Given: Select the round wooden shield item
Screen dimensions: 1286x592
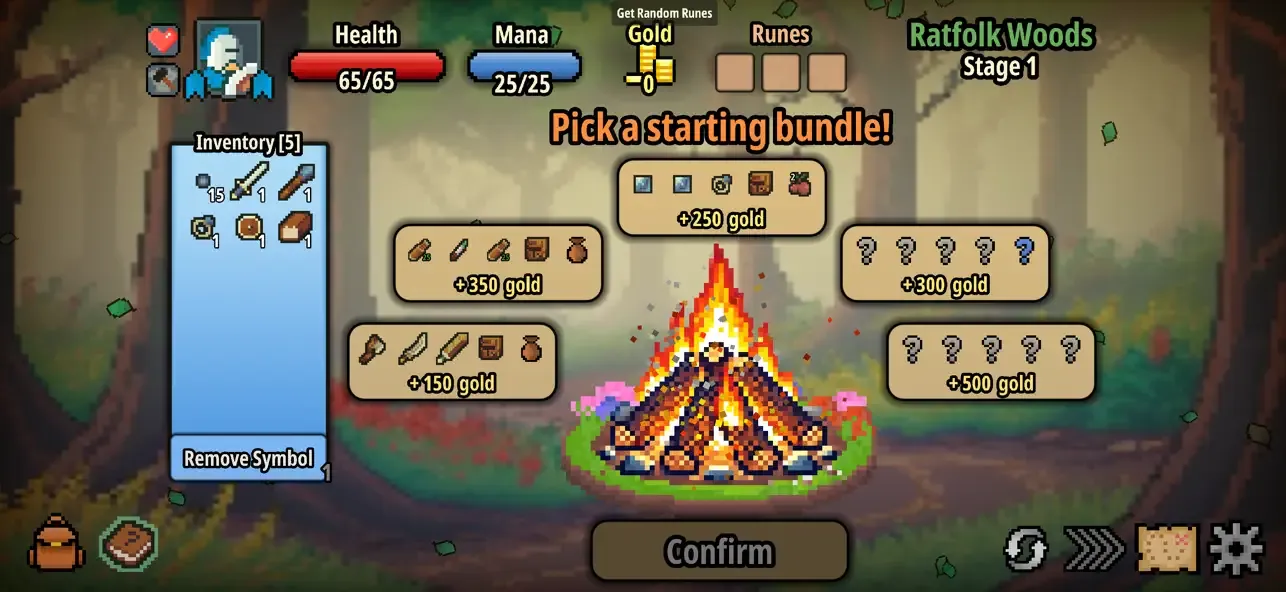Looking at the screenshot, I should click(248, 228).
